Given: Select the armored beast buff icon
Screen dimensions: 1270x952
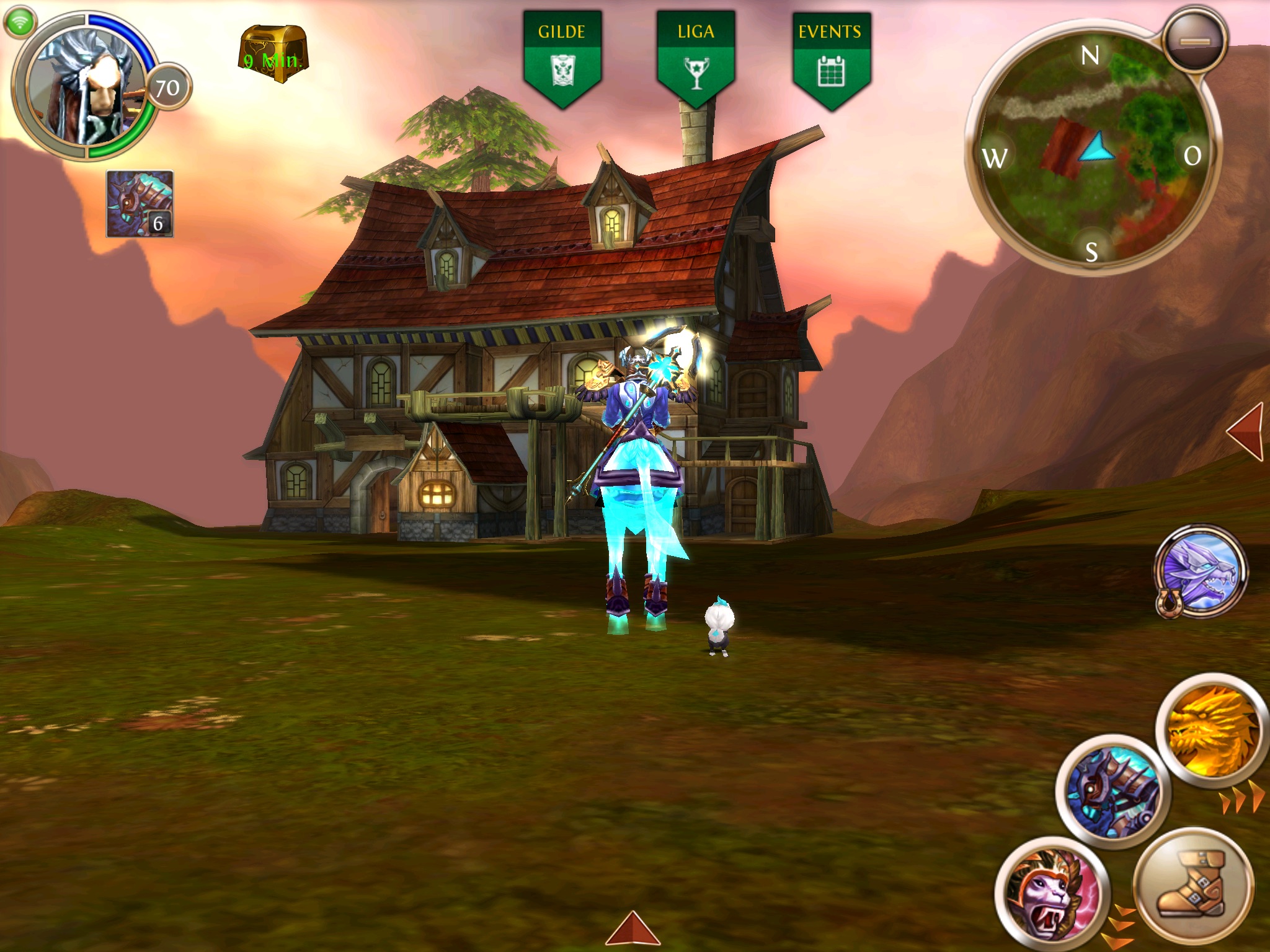Looking at the screenshot, I should coord(140,204).
